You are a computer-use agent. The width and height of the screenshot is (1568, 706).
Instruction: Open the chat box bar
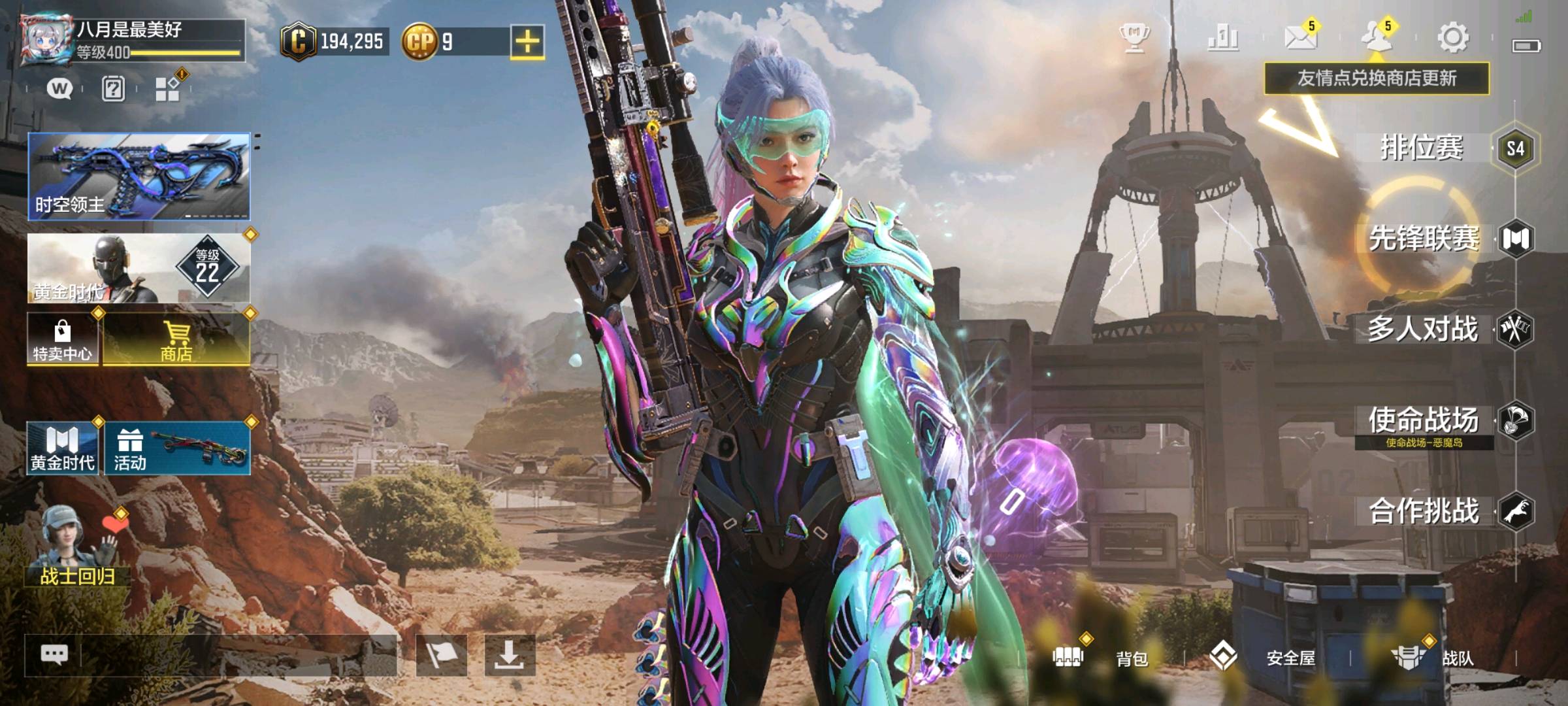(x=210, y=655)
